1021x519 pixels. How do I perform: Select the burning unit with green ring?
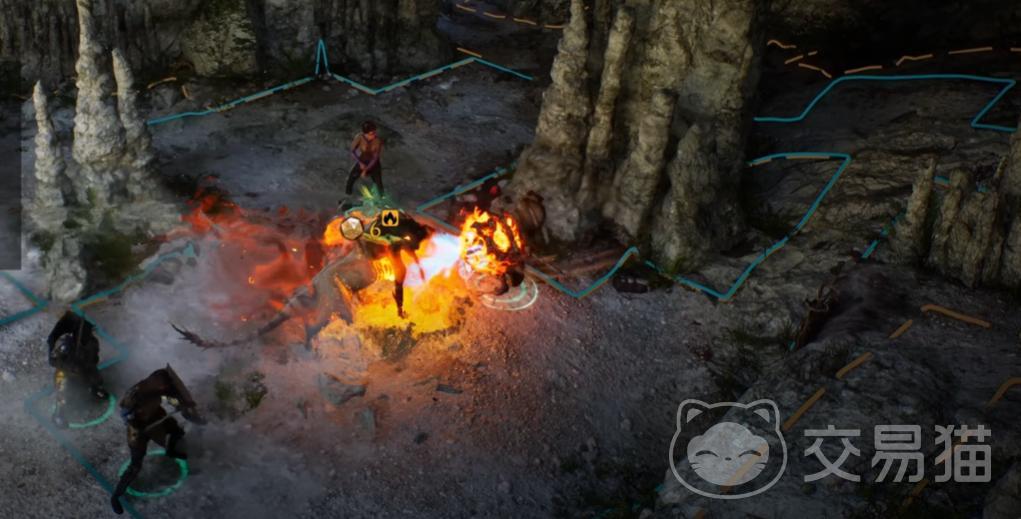pos(496,253)
